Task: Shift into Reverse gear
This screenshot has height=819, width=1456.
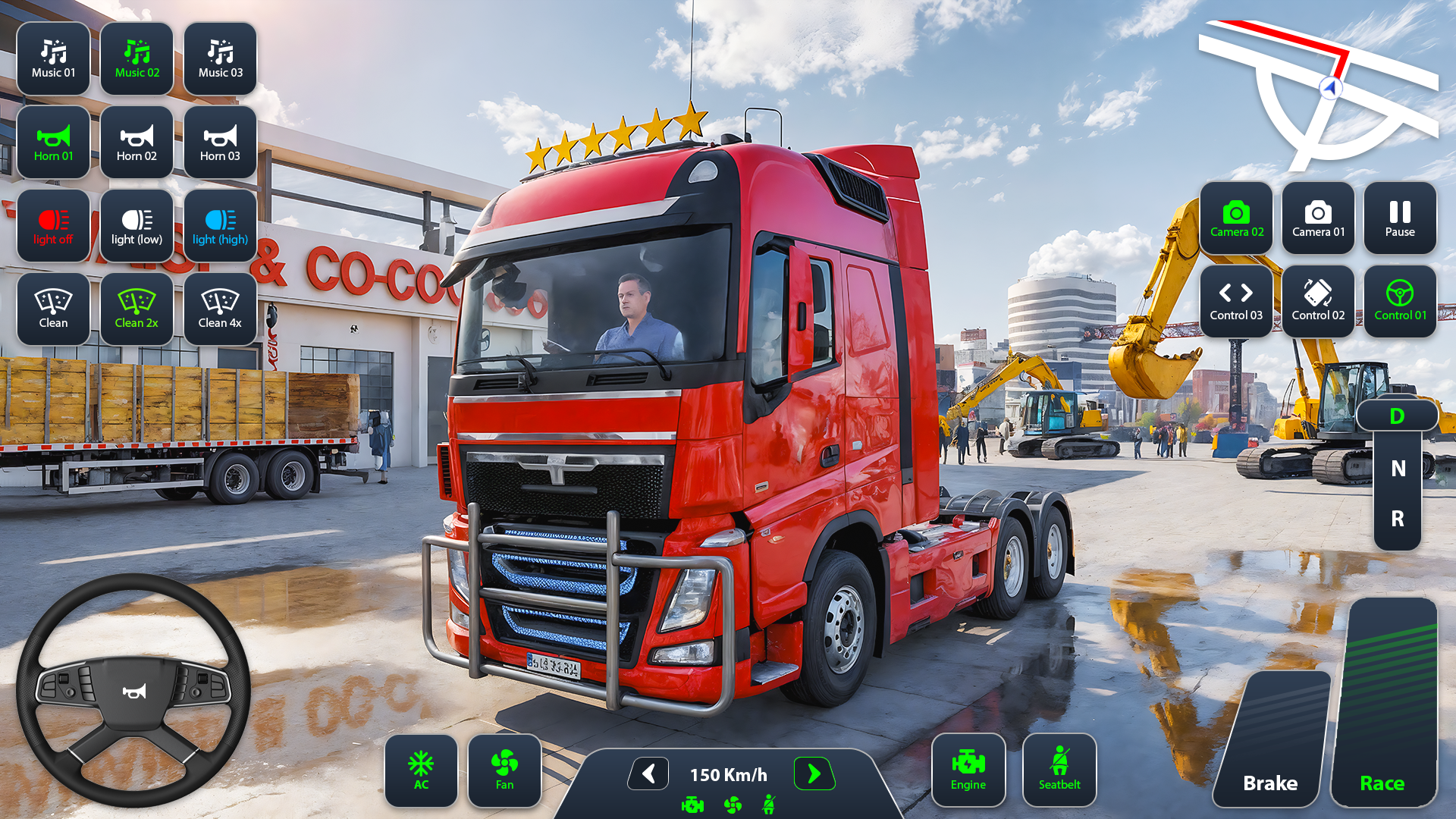Action: point(1397,519)
